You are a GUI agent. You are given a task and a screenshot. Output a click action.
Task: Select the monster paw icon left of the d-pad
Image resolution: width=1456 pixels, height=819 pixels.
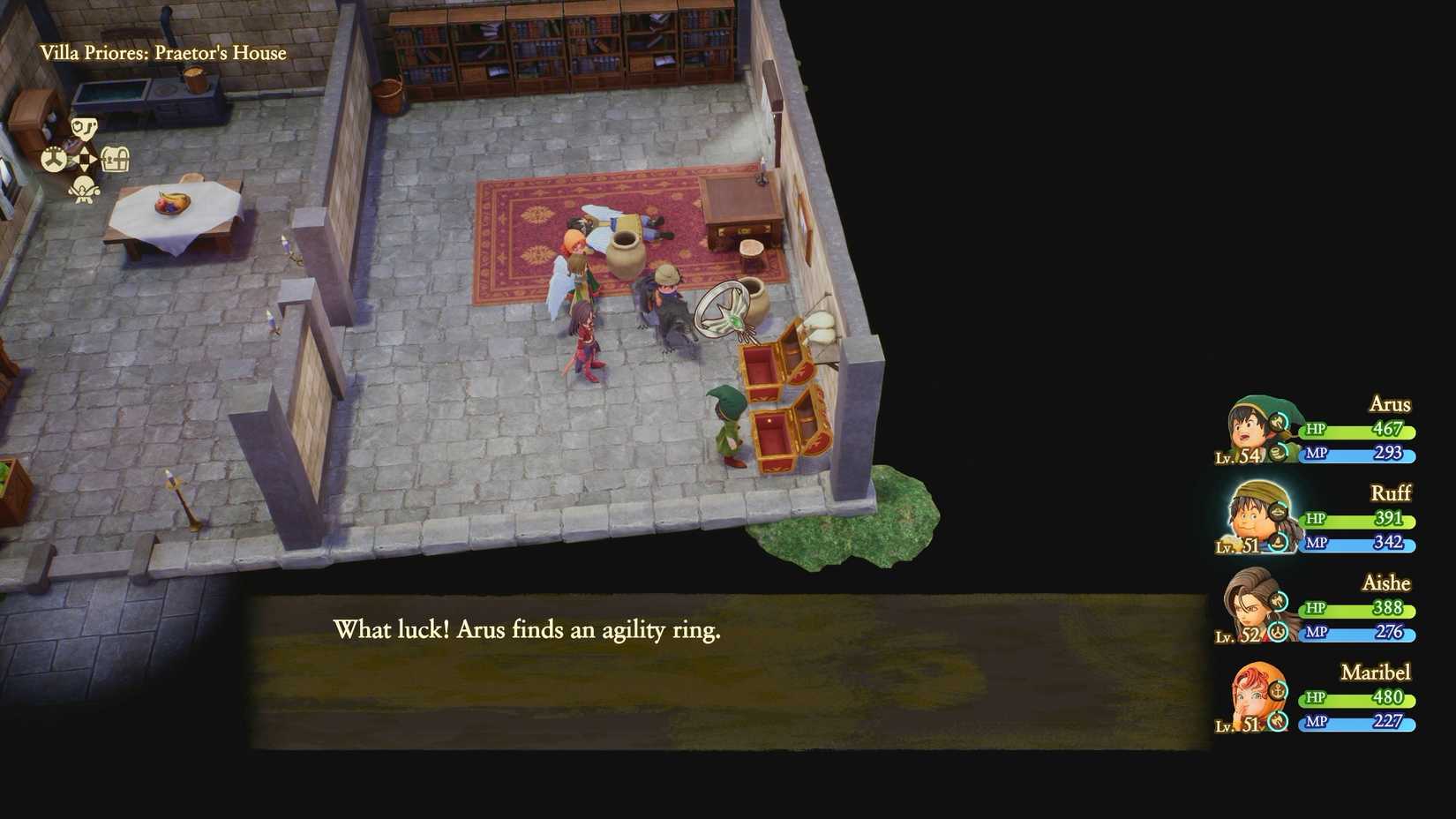(x=54, y=158)
